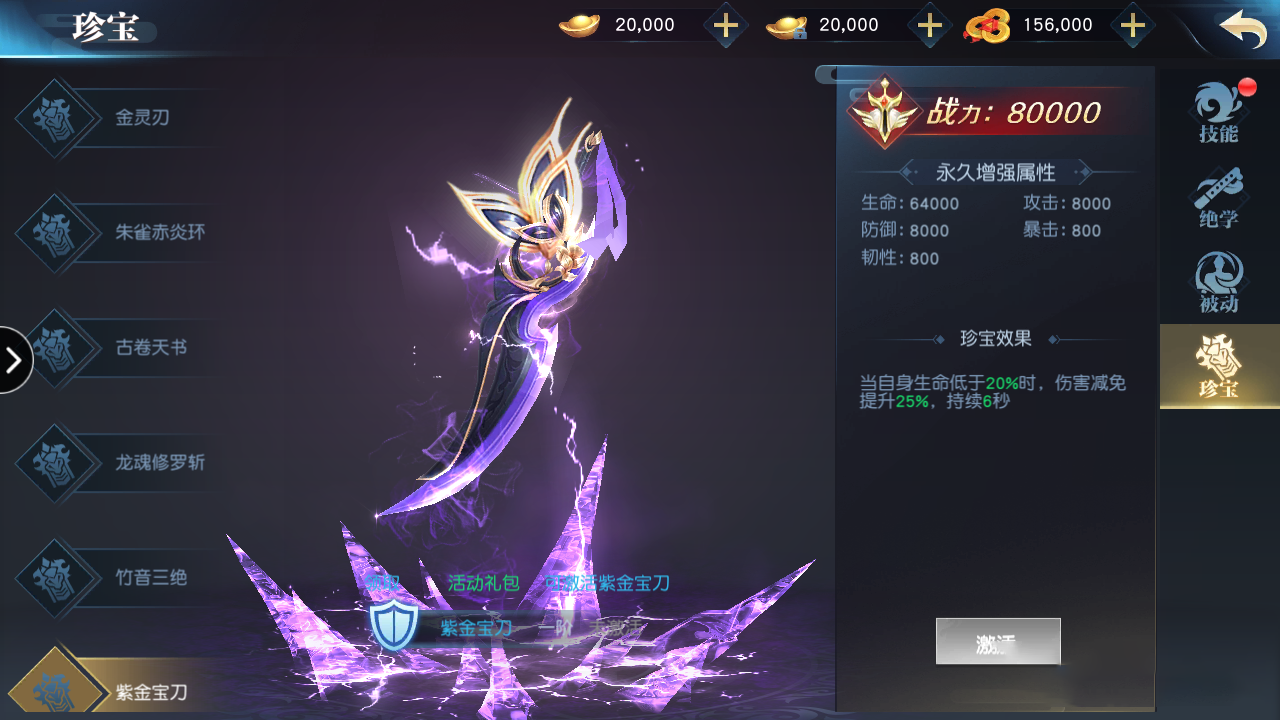Expand the left edge arrow panel
The width and height of the screenshot is (1280, 720).
[x=14, y=360]
